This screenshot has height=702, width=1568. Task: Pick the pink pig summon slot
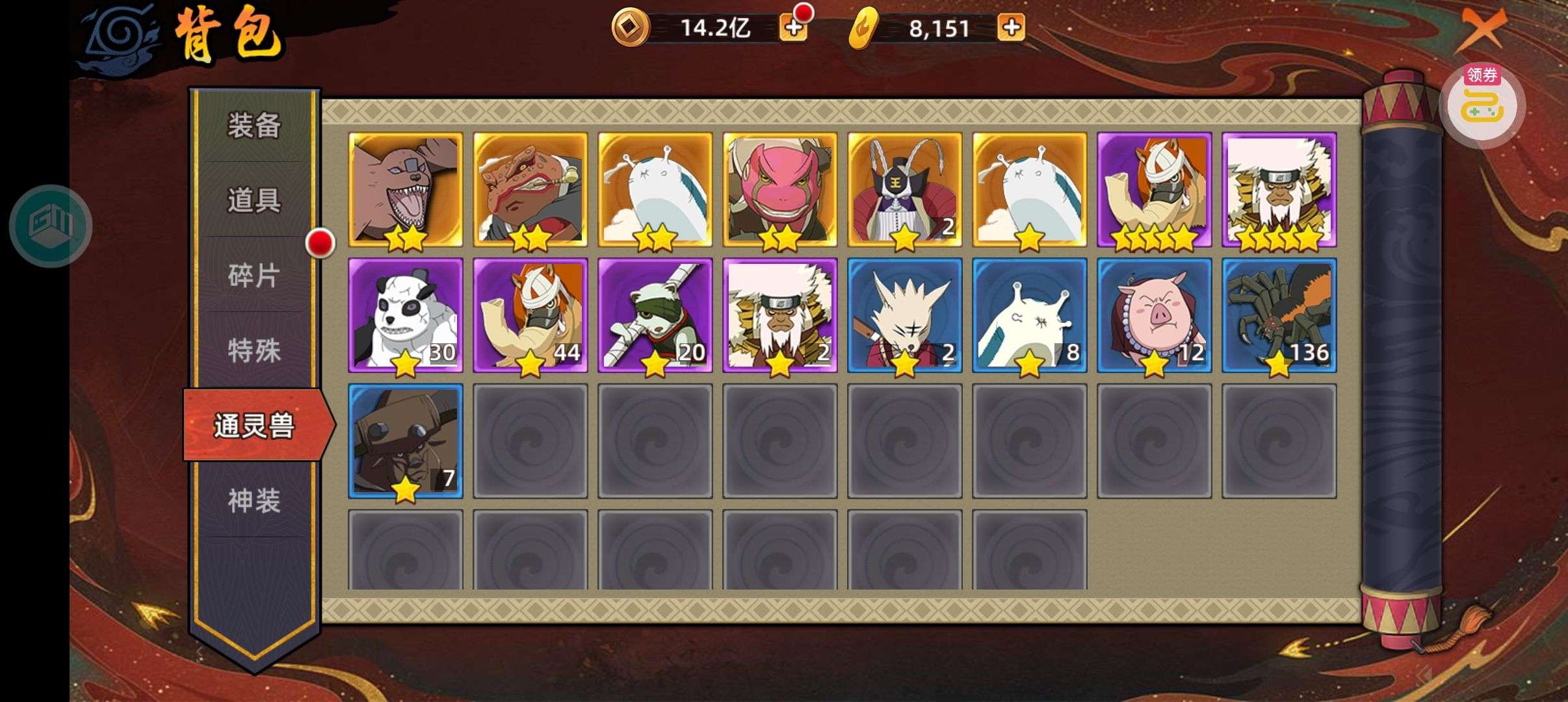click(x=1155, y=315)
